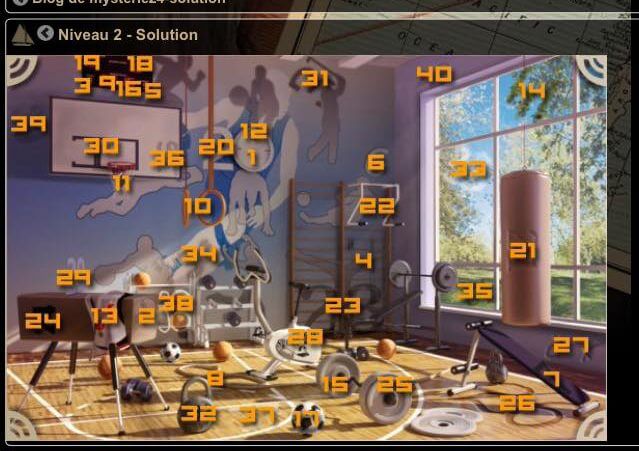This screenshot has width=639, height=451.
Task: Click the back arrow beside Niveau 2 - Solution
Action: pyautogui.click(x=46, y=34)
